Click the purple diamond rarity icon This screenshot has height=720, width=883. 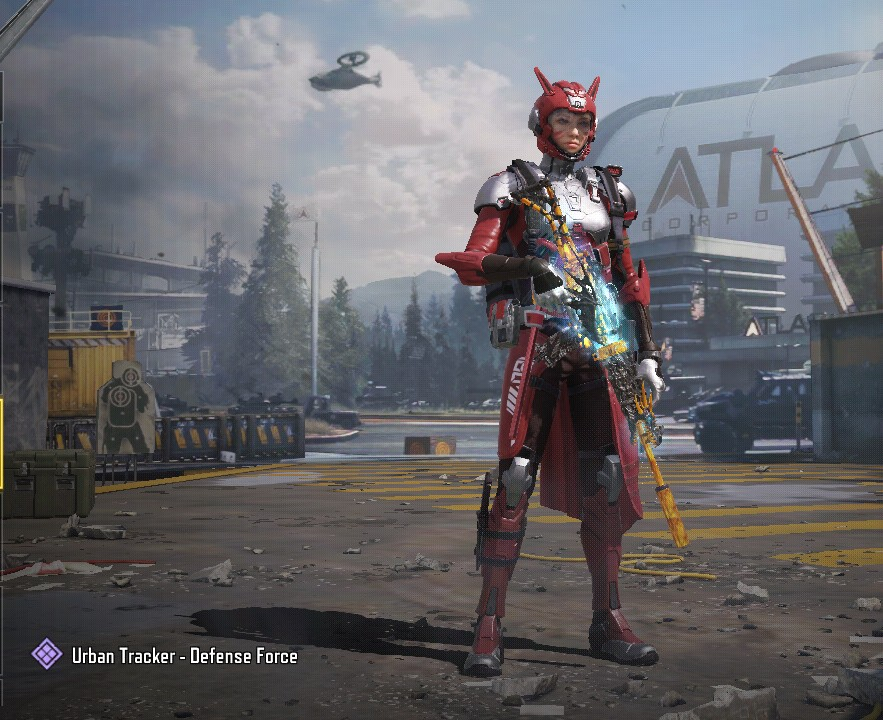pyautogui.click(x=47, y=655)
